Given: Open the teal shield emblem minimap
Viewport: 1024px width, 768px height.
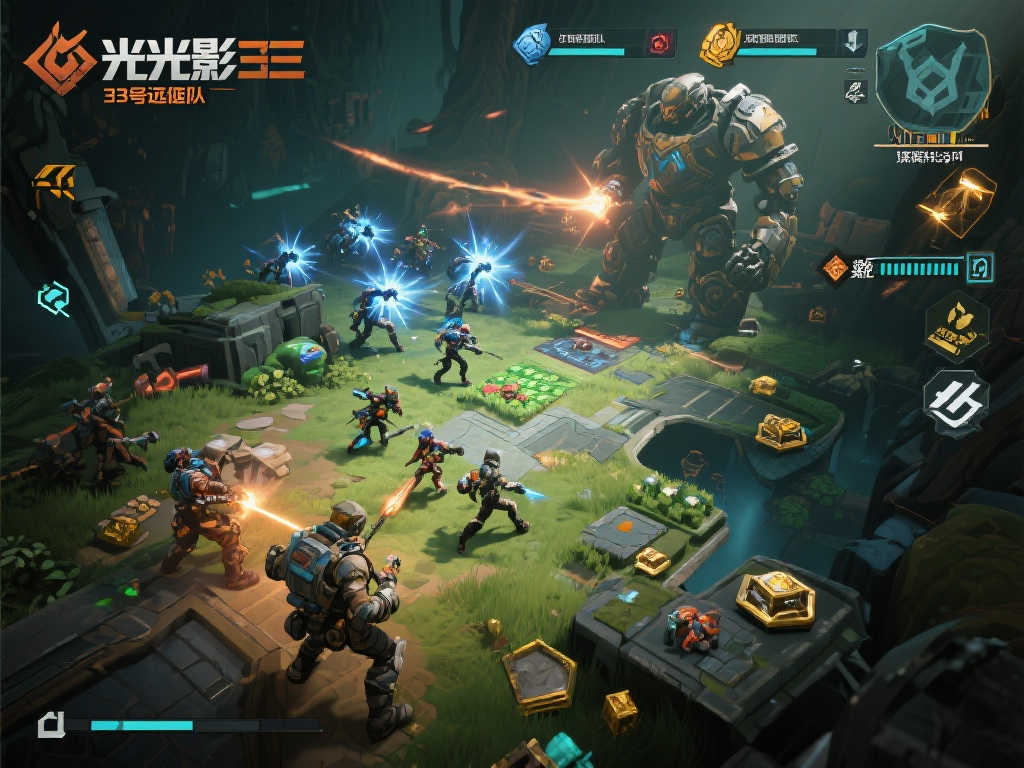Looking at the screenshot, I should pyautogui.click(x=932, y=78).
